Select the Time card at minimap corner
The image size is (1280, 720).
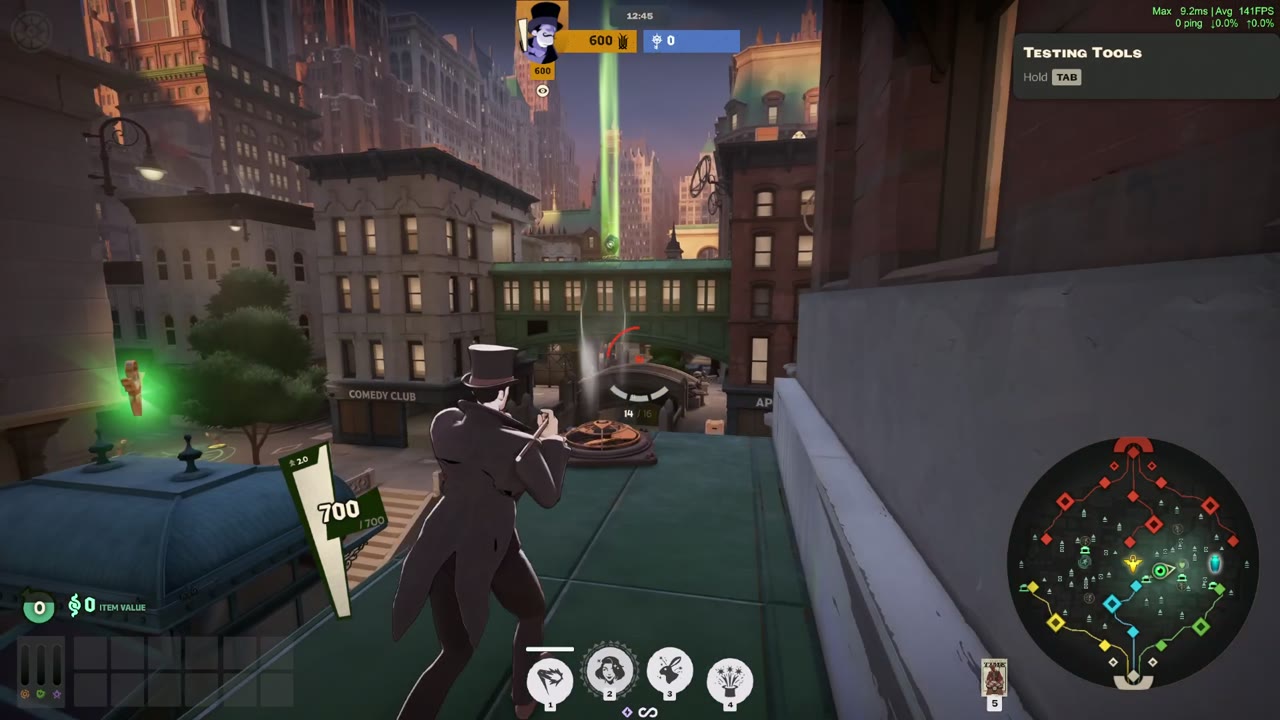point(994,678)
